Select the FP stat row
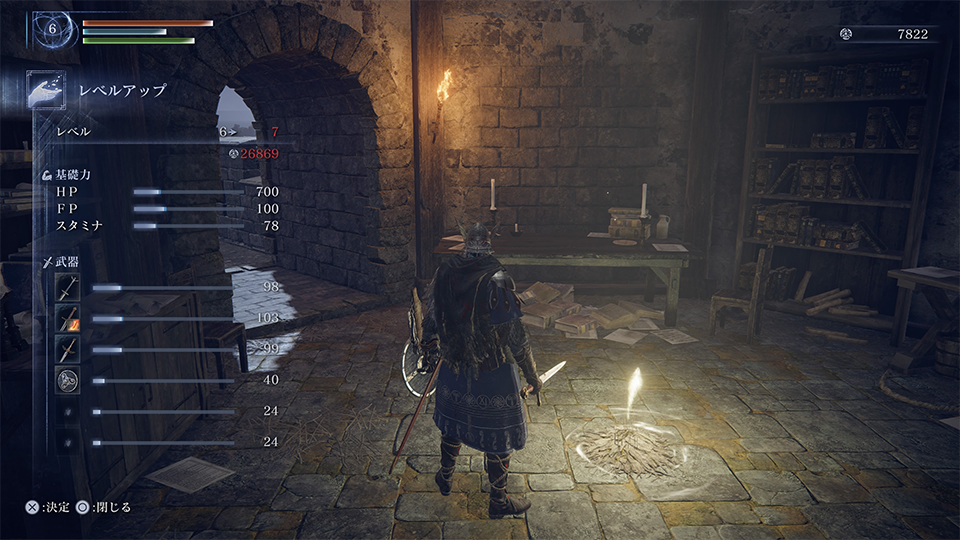The width and height of the screenshot is (960, 540). [x=160, y=208]
